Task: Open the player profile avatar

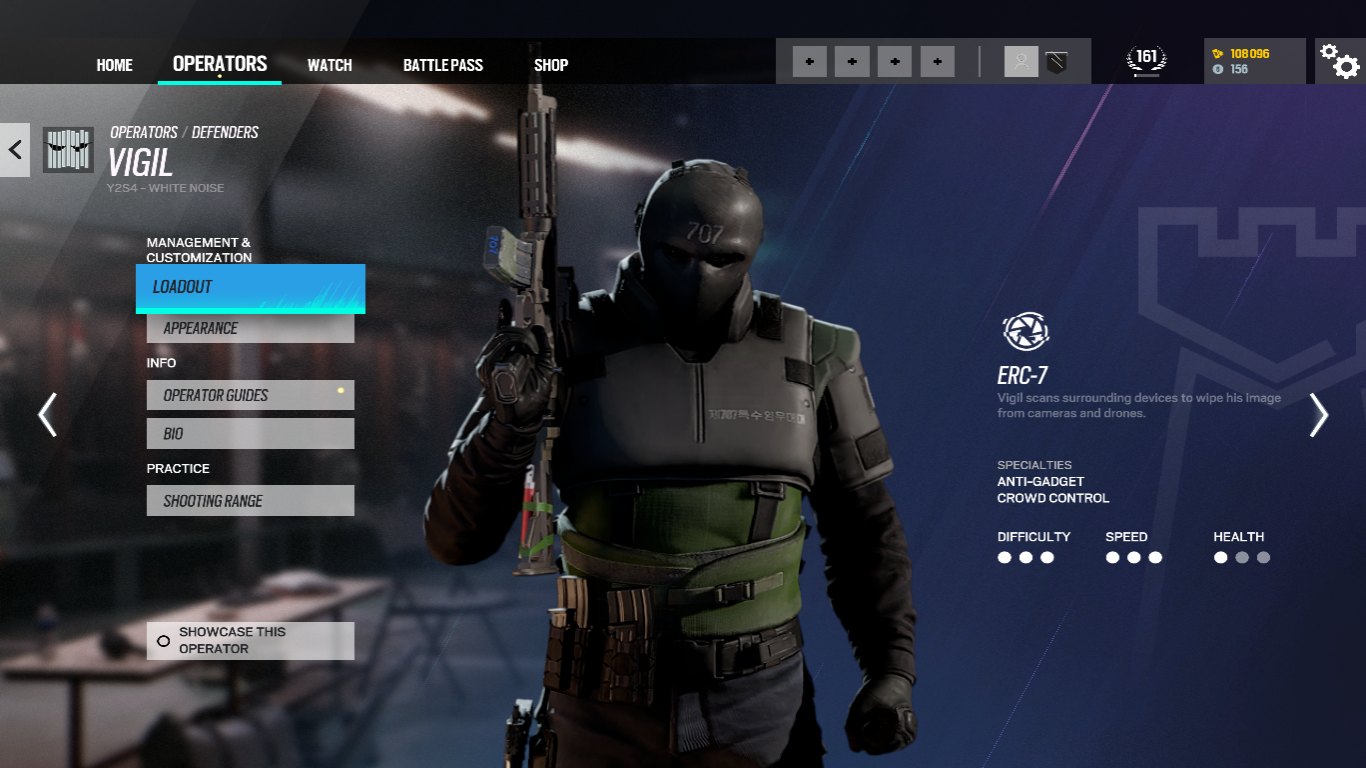Action: (x=1021, y=62)
